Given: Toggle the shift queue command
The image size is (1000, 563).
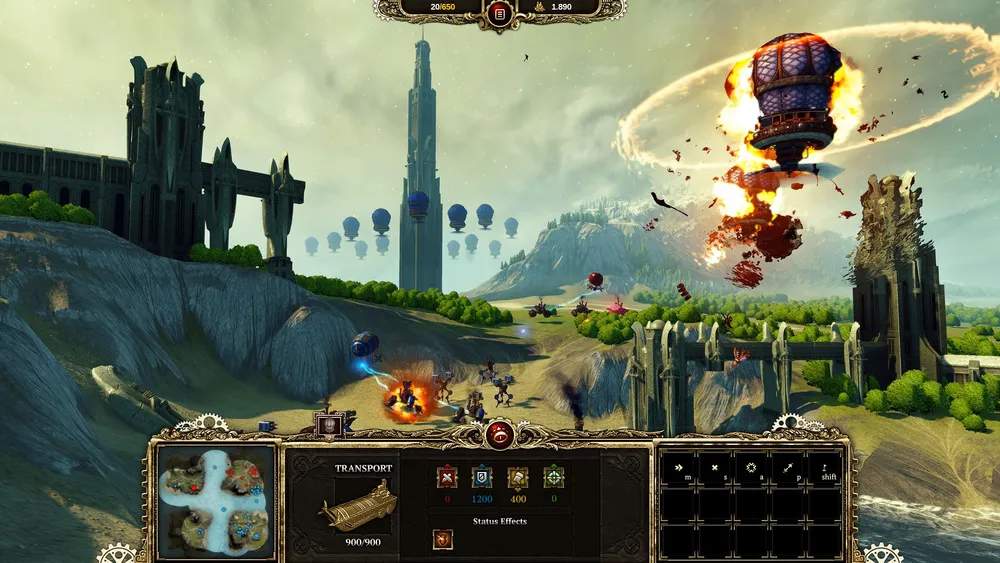Looking at the screenshot, I should pos(826,468).
